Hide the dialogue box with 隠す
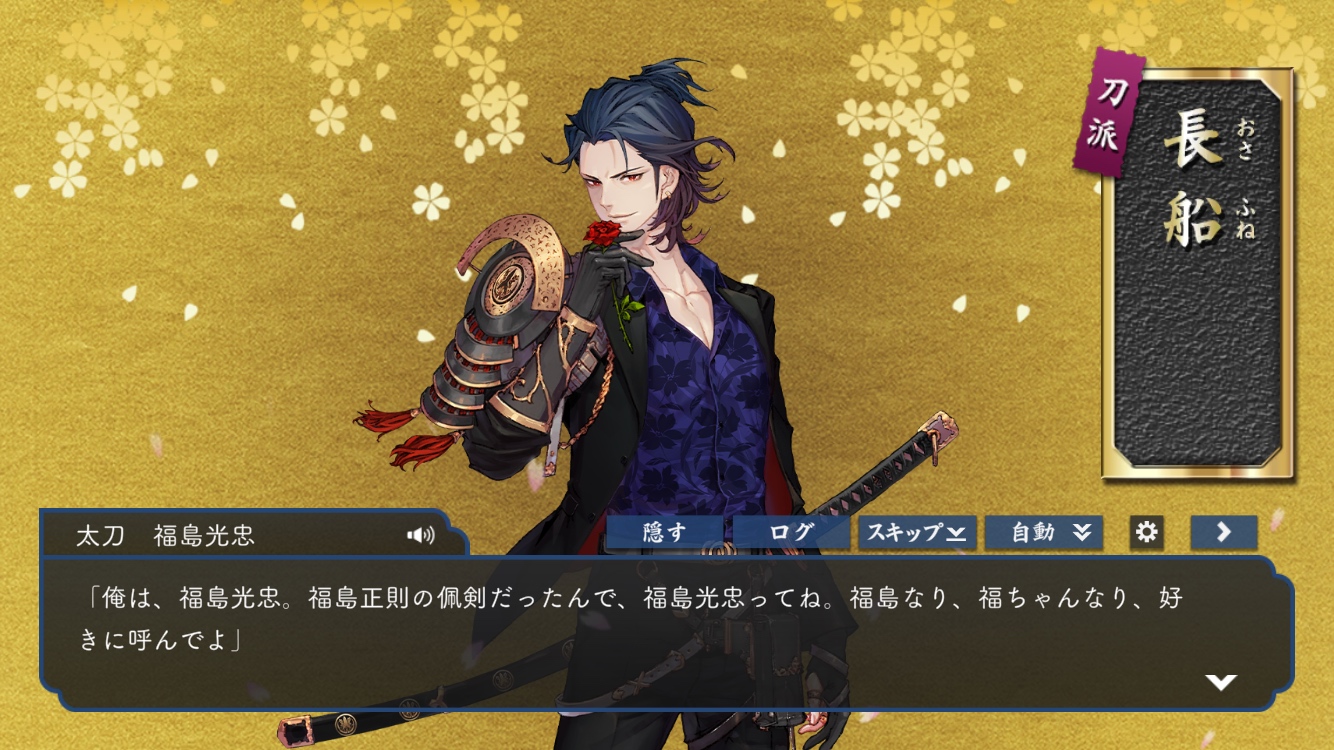The width and height of the screenshot is (1334, 750). coord(665,532)
